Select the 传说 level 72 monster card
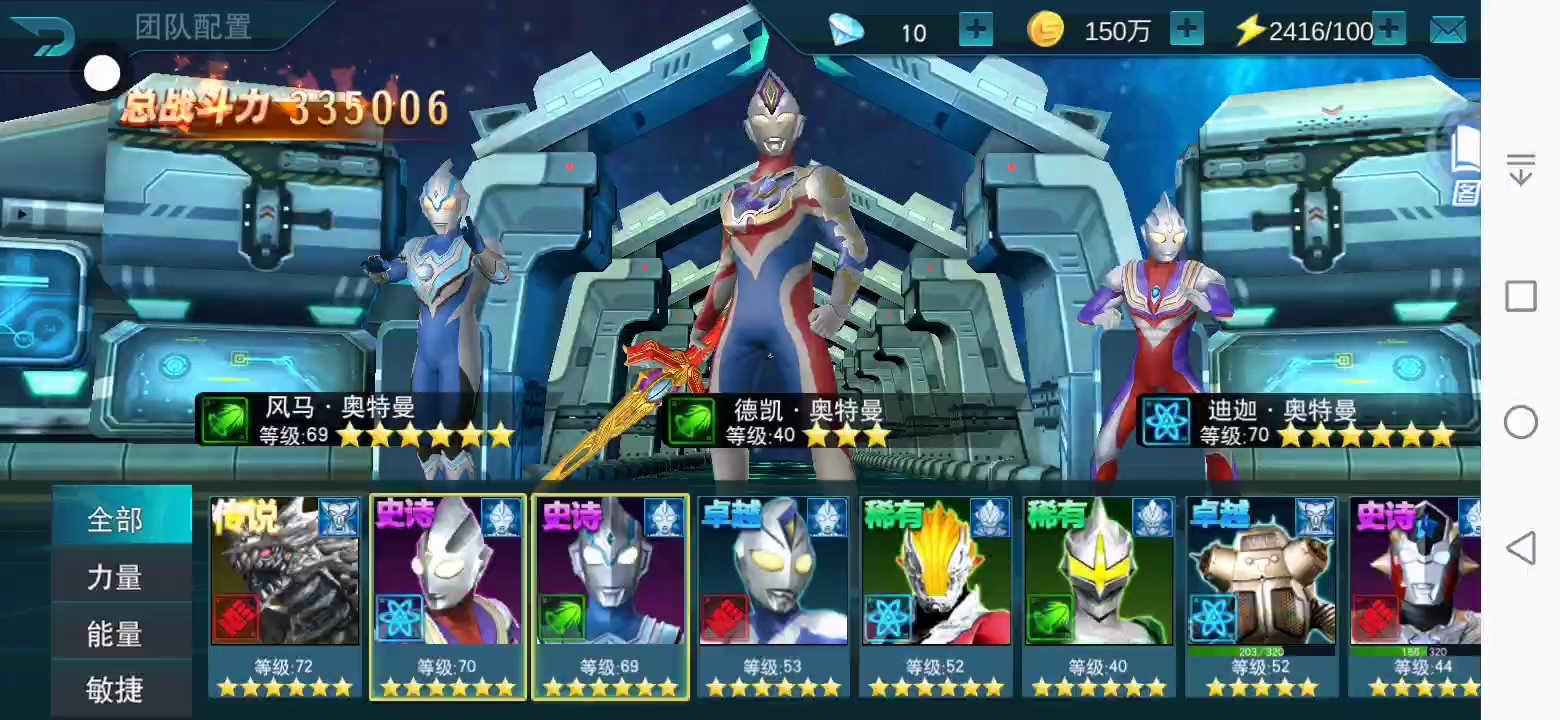Image resolution: width=1560 pixels, height=720 pixels. pos(285,595)
